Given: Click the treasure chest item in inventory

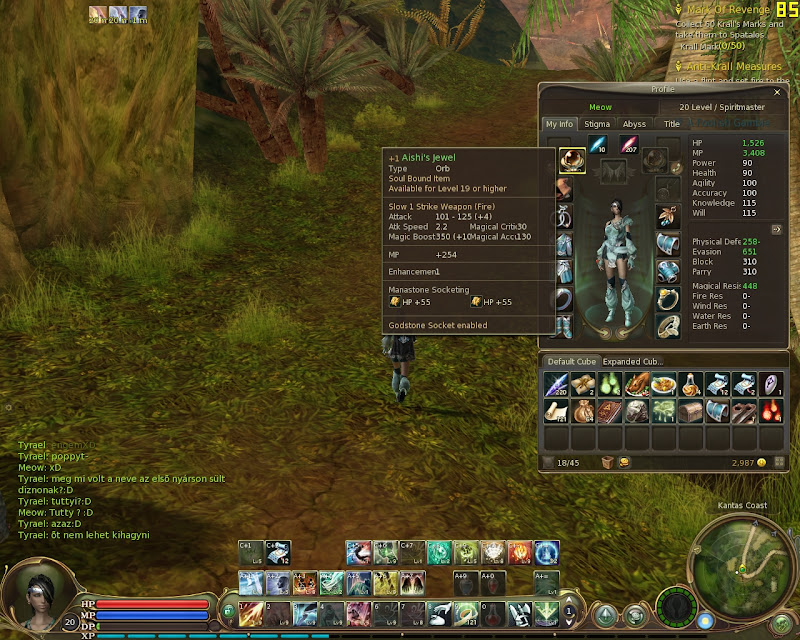Looking at the screenshot, I should pos(689,410).
